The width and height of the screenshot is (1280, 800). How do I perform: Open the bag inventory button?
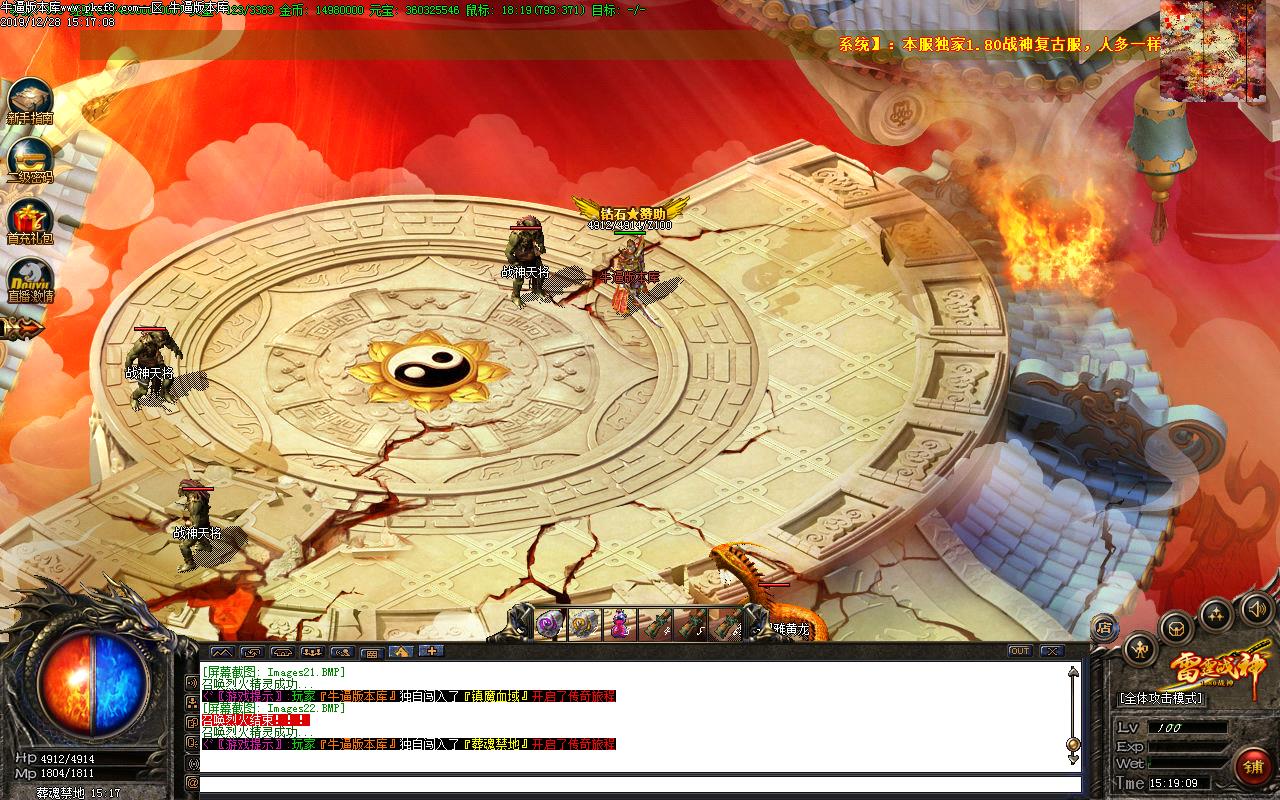click(x=1176, y=628)
